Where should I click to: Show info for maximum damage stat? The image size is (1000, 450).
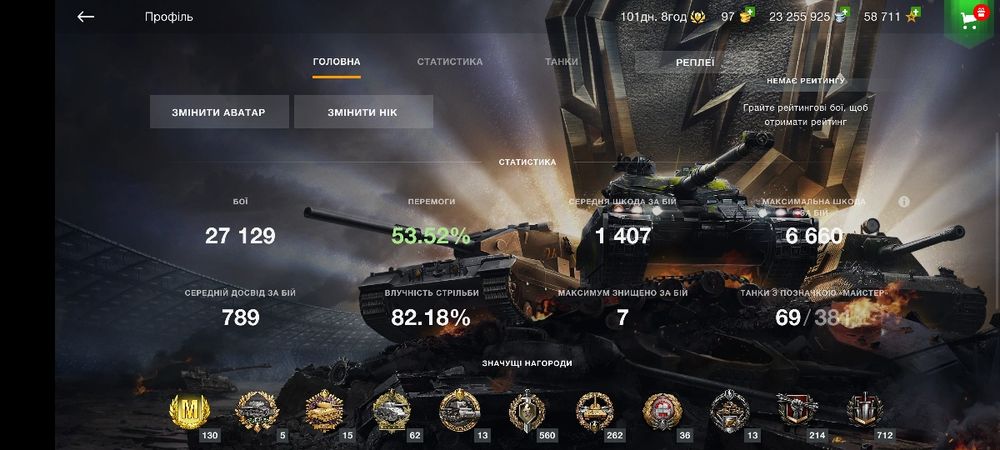(x=904, y=201)
